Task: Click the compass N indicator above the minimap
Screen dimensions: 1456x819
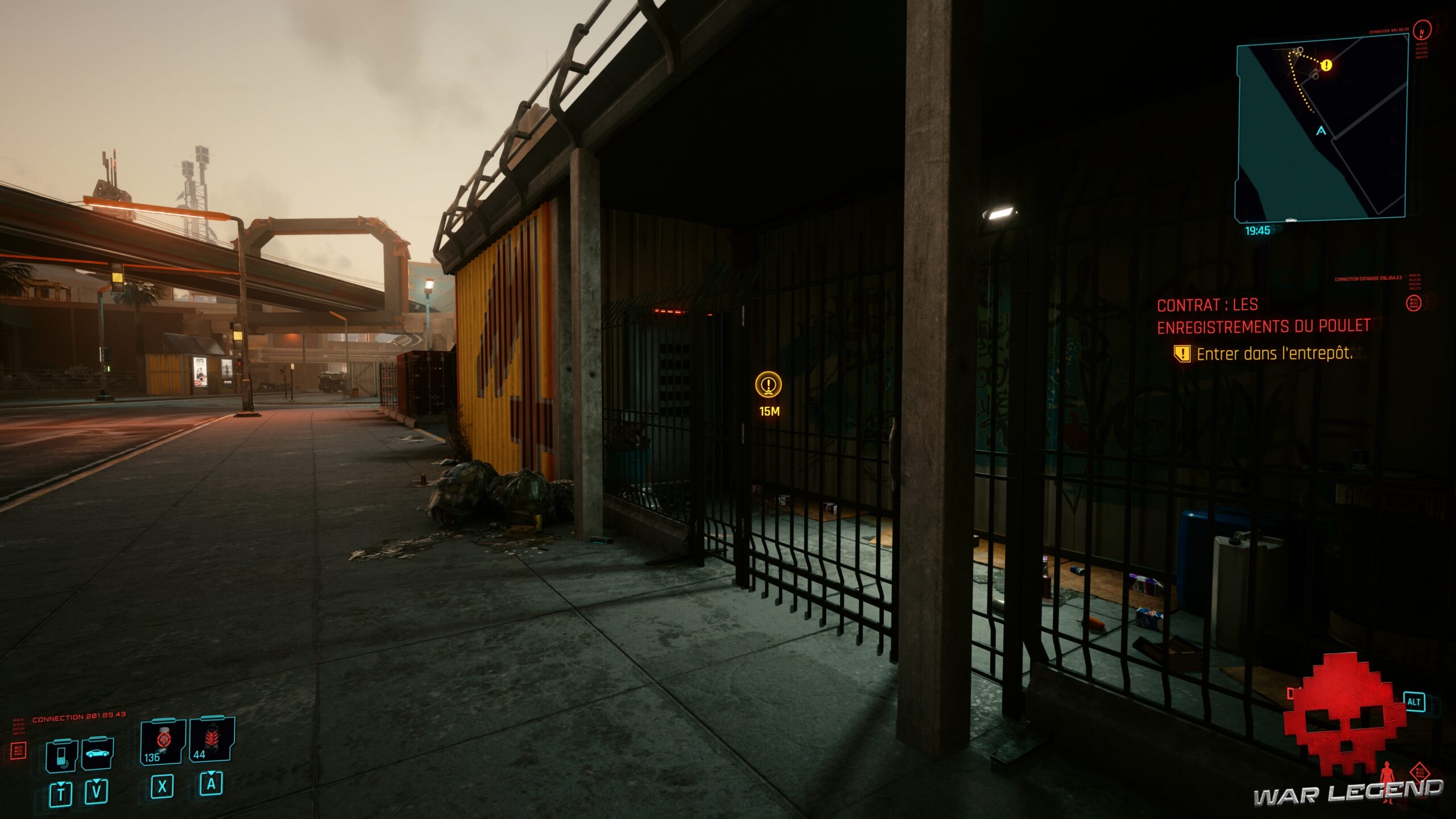Action: pos(1421,31)
